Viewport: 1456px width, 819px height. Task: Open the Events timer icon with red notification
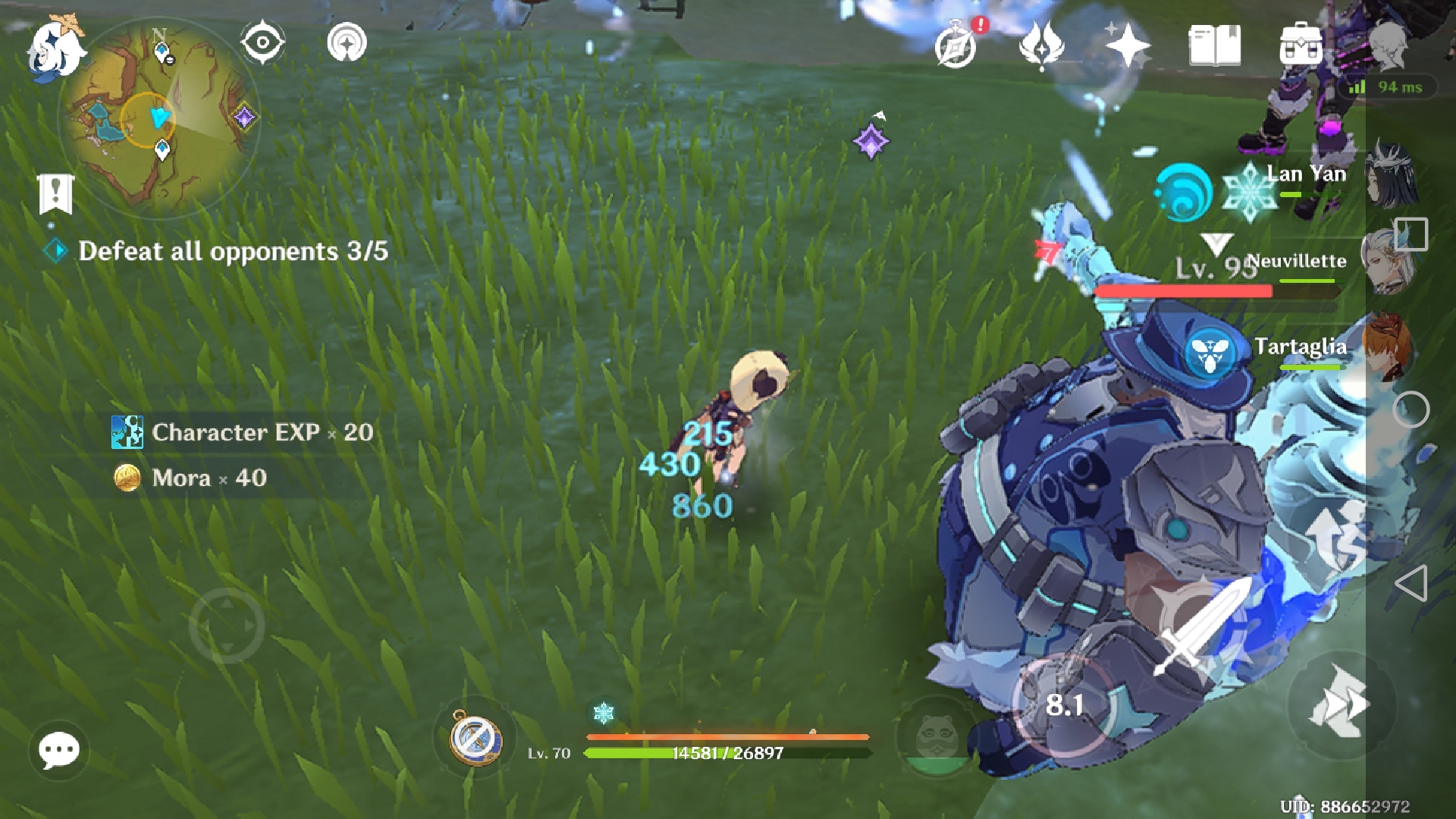pos(957,47)
